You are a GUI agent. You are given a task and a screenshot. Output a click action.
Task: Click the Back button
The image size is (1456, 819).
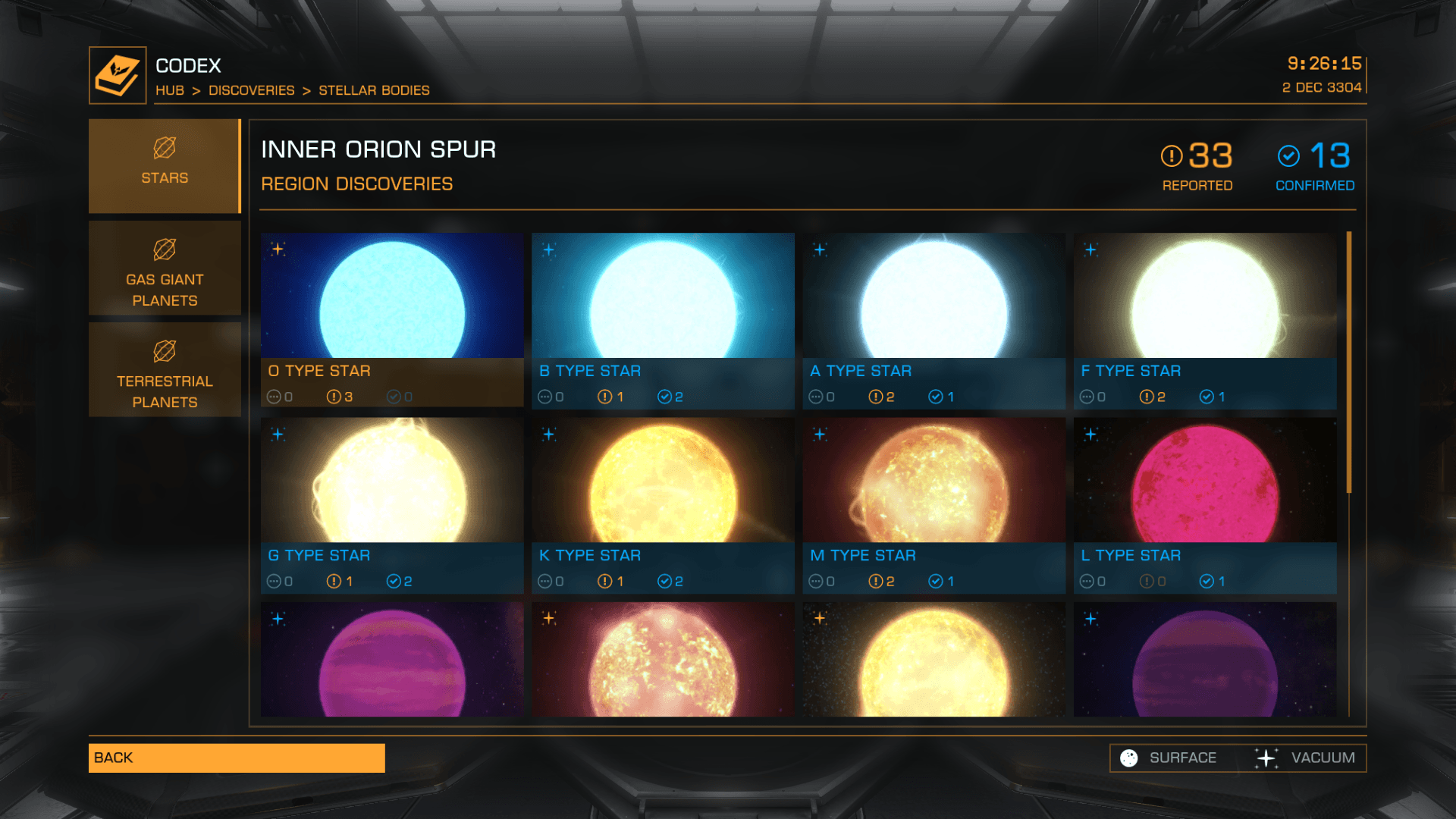[x=235, y=757]
